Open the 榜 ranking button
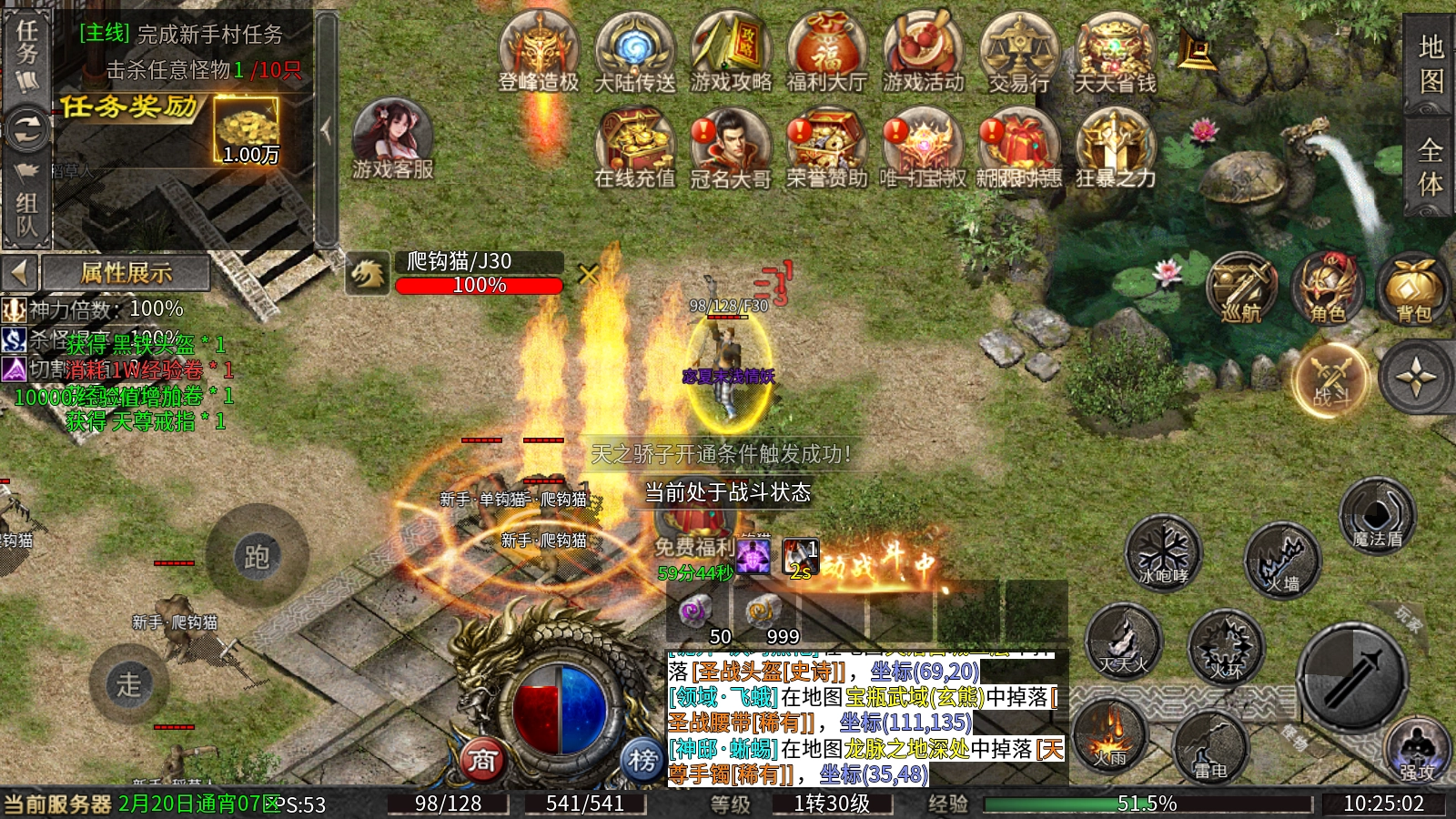Screen dimensions: 1456x819 [x=642, y=760]
